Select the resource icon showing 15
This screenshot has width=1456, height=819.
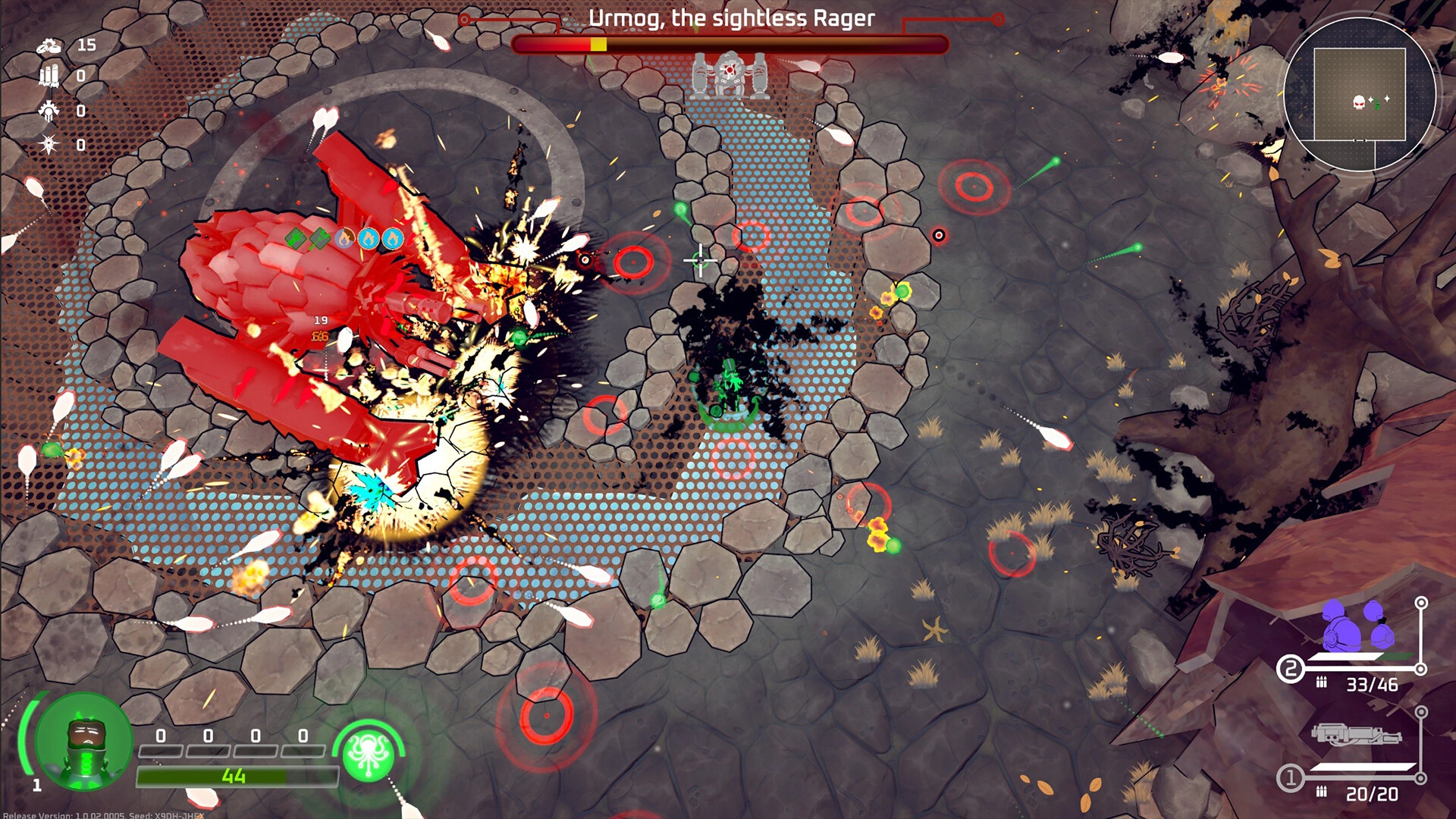49,45
